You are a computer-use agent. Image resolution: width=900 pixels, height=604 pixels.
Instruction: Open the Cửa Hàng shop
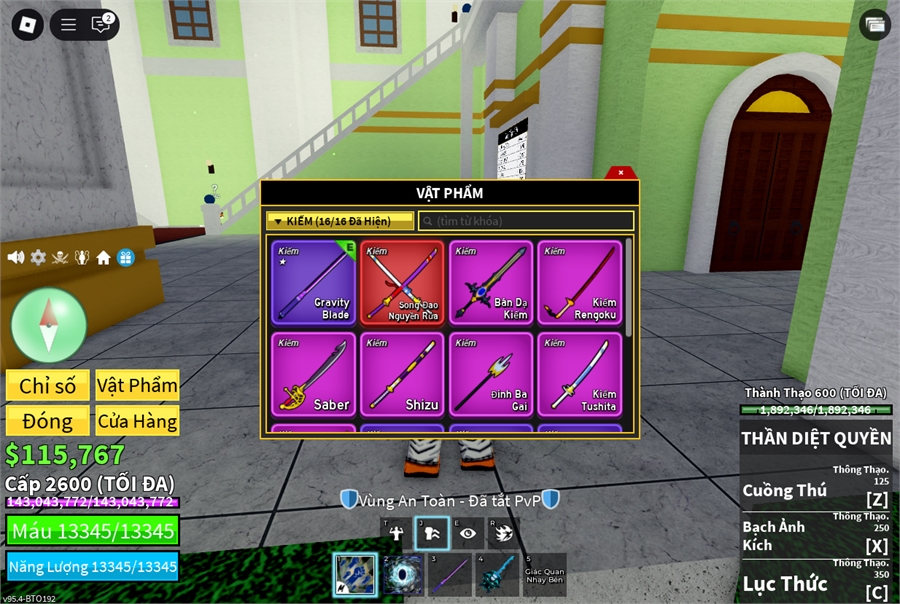137,420
